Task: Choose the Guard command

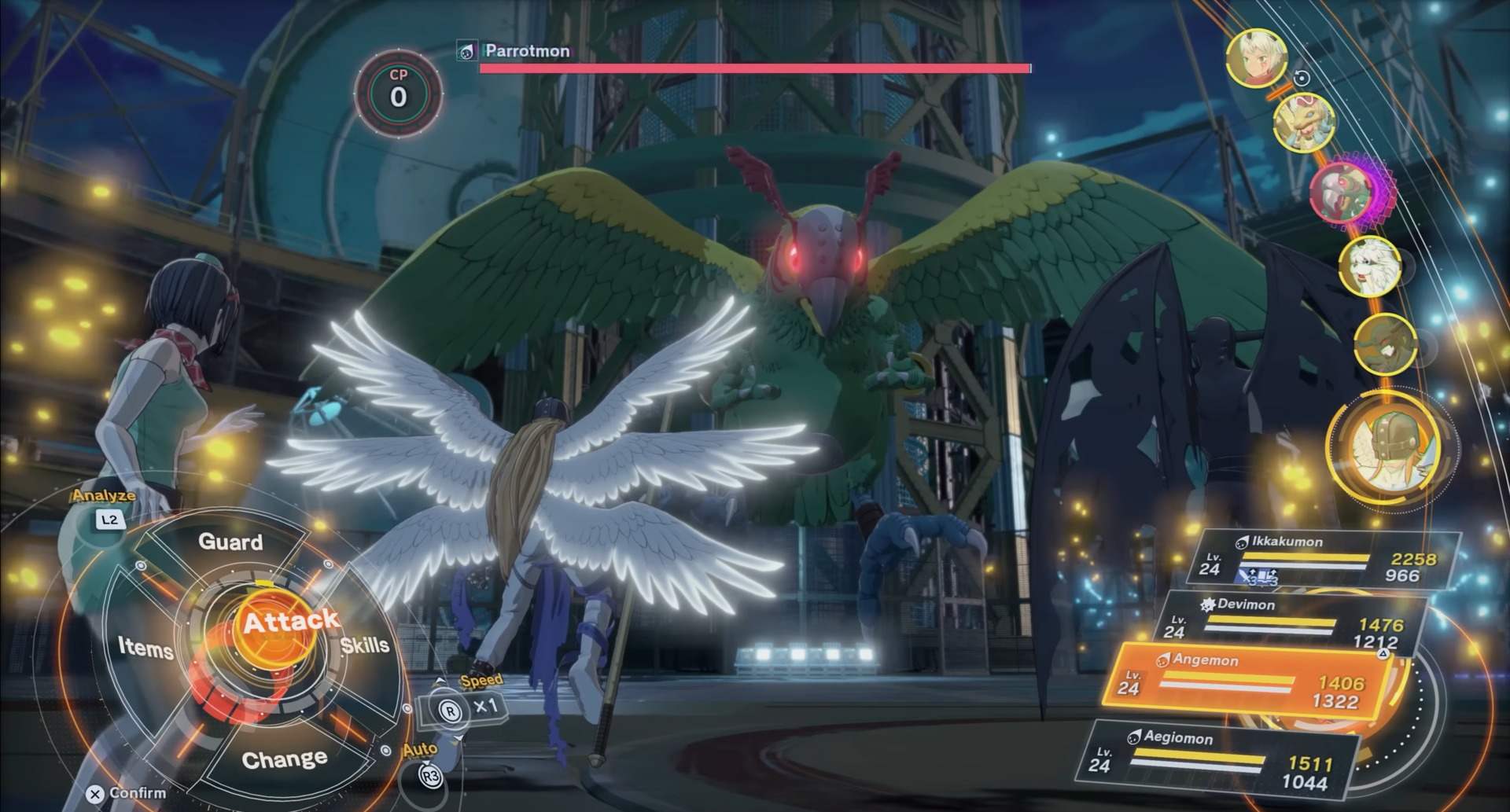Action: (230, 542)
